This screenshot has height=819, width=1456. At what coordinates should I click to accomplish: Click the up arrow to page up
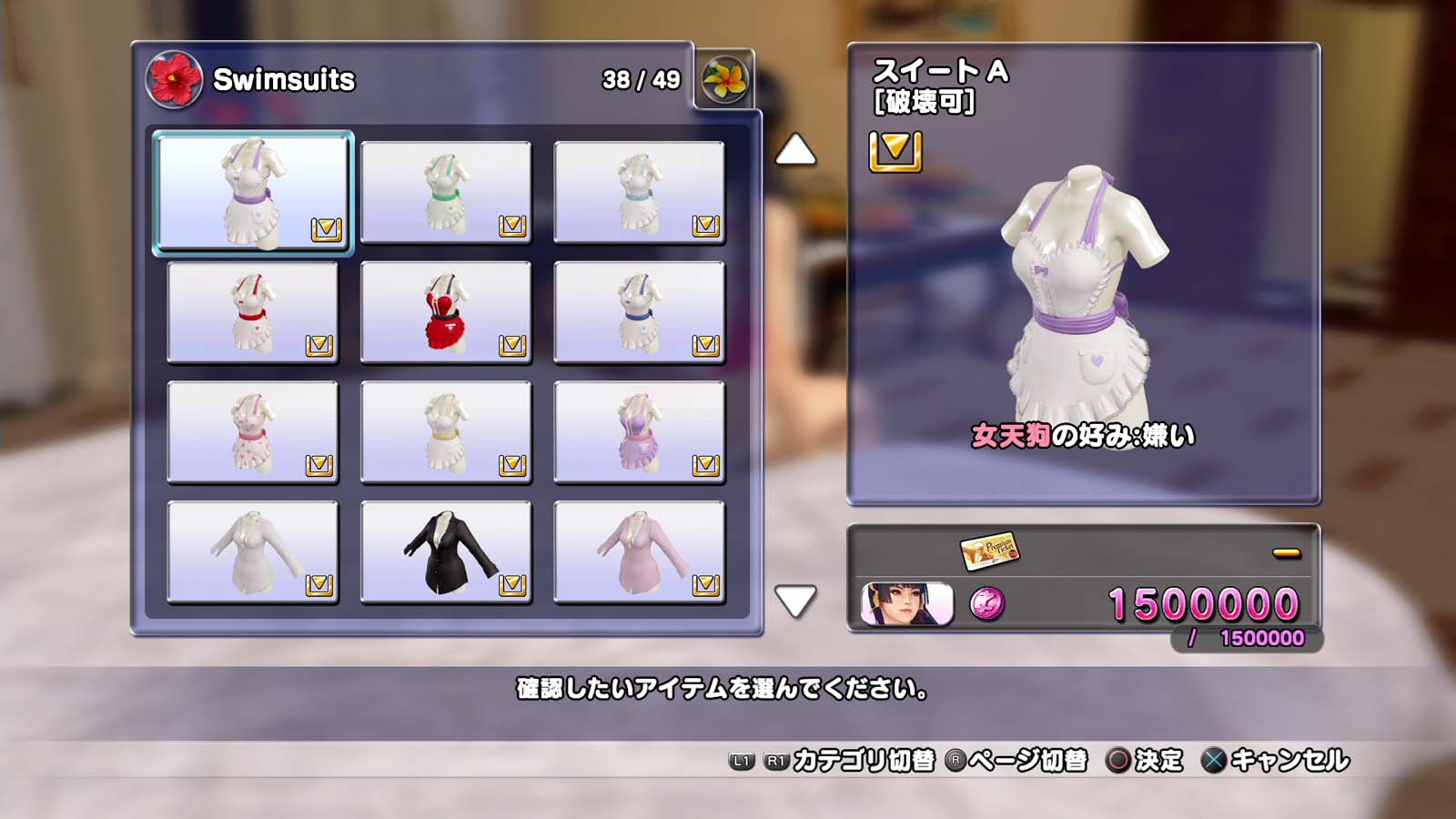tap(795, 150)
